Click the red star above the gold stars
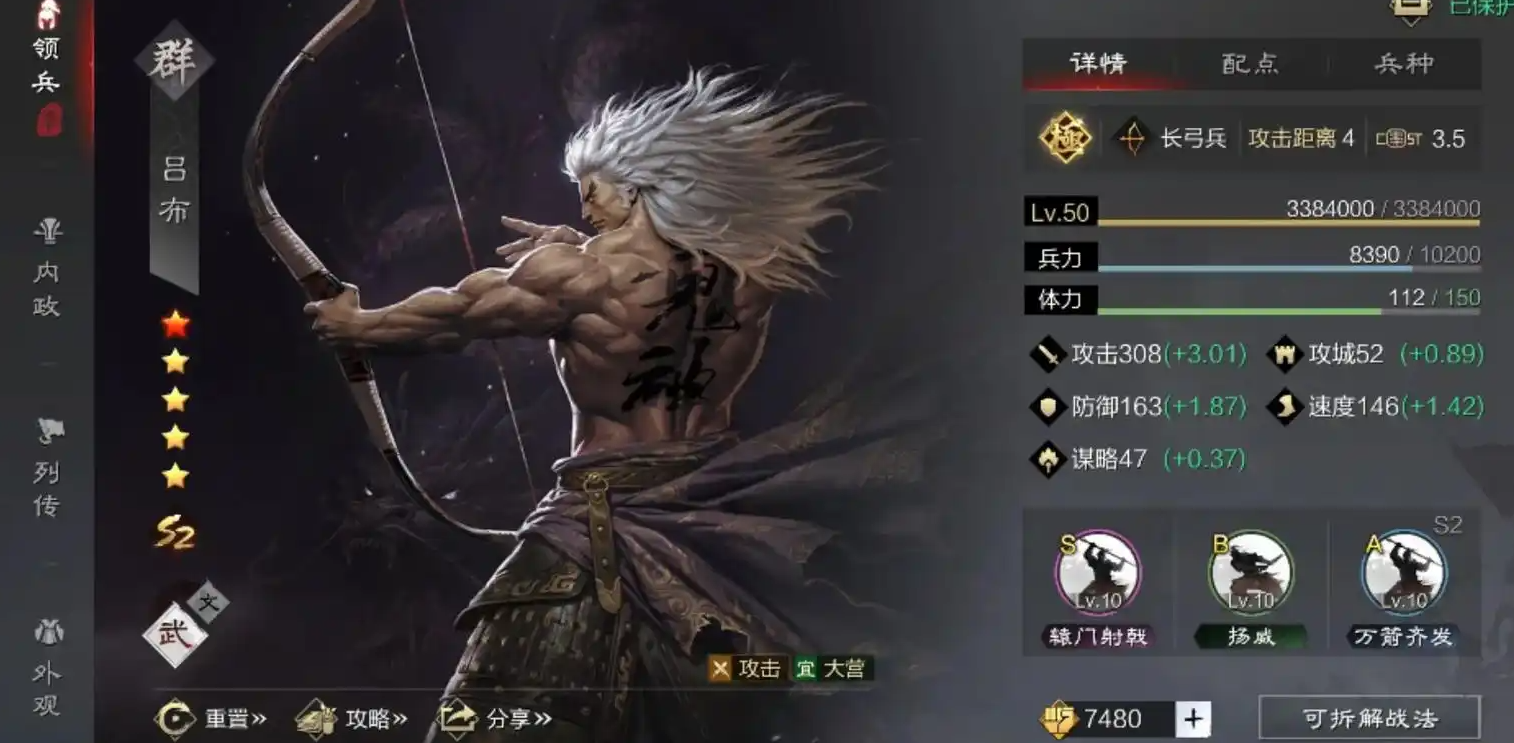 173,323
